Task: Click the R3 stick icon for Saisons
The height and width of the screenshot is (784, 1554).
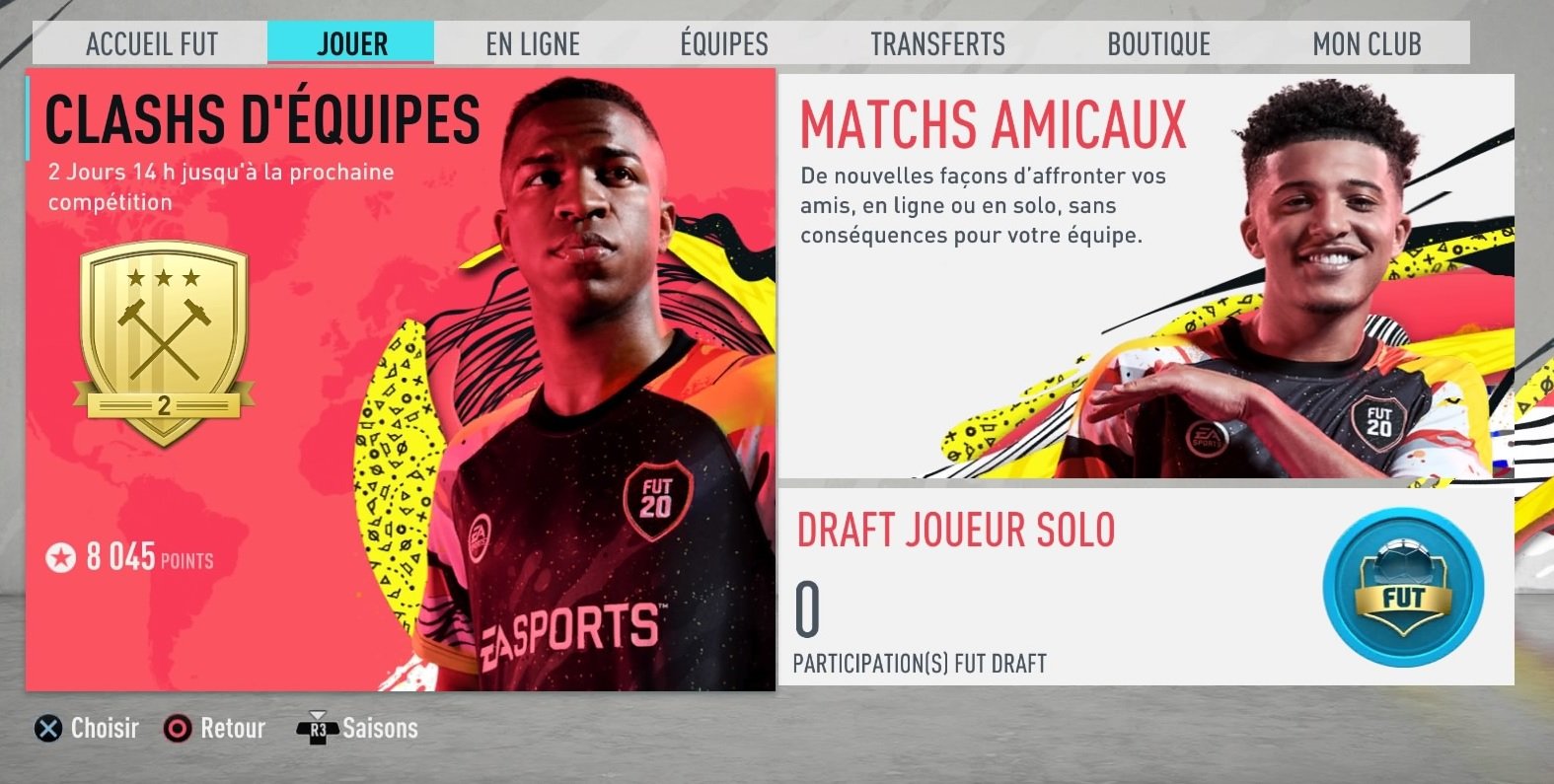Action: 317,728
